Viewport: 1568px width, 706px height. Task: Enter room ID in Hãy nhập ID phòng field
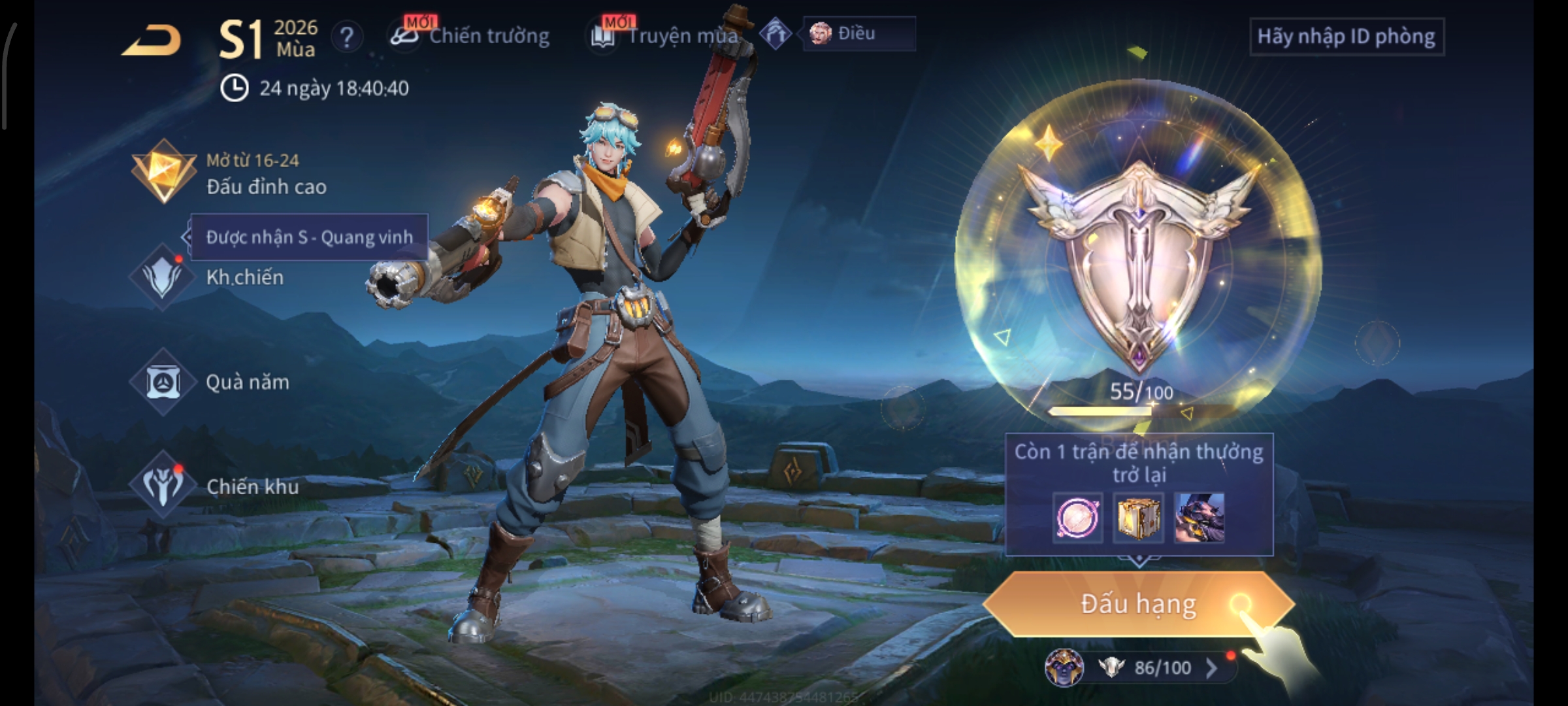click(x=1346, y=37)
